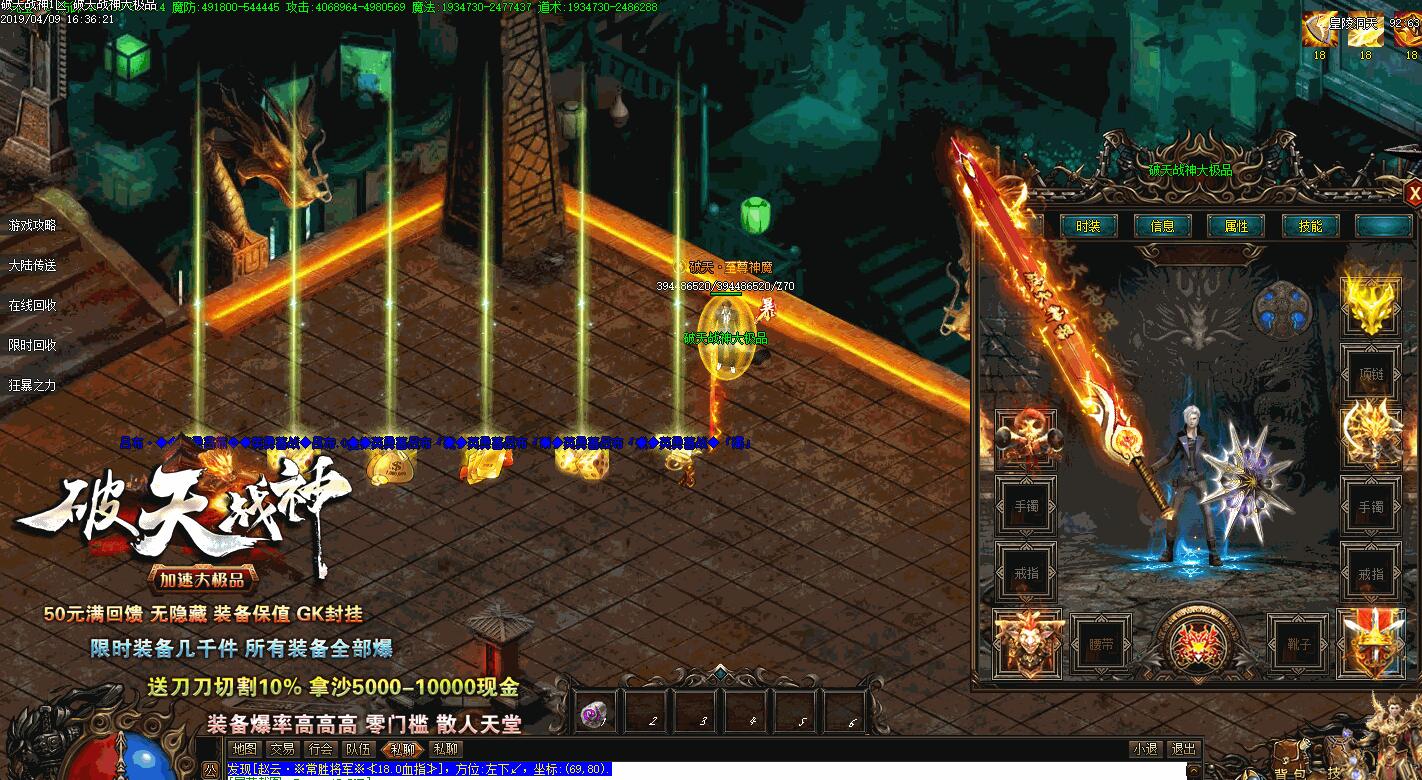Image resolution: width=1422 pixels, height=780 pixels.
Task: Show the 属性 tab
Action: [x=1236, y=226]
